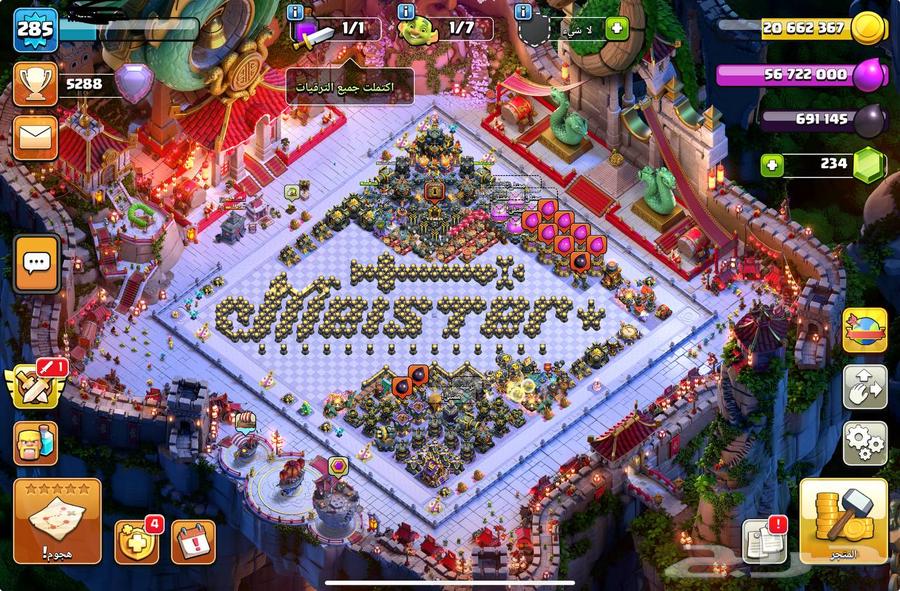The width and height of the screenshot is (900, 591).
Task: Tap the hand with arrows button
Action: (x=864, y=386)
